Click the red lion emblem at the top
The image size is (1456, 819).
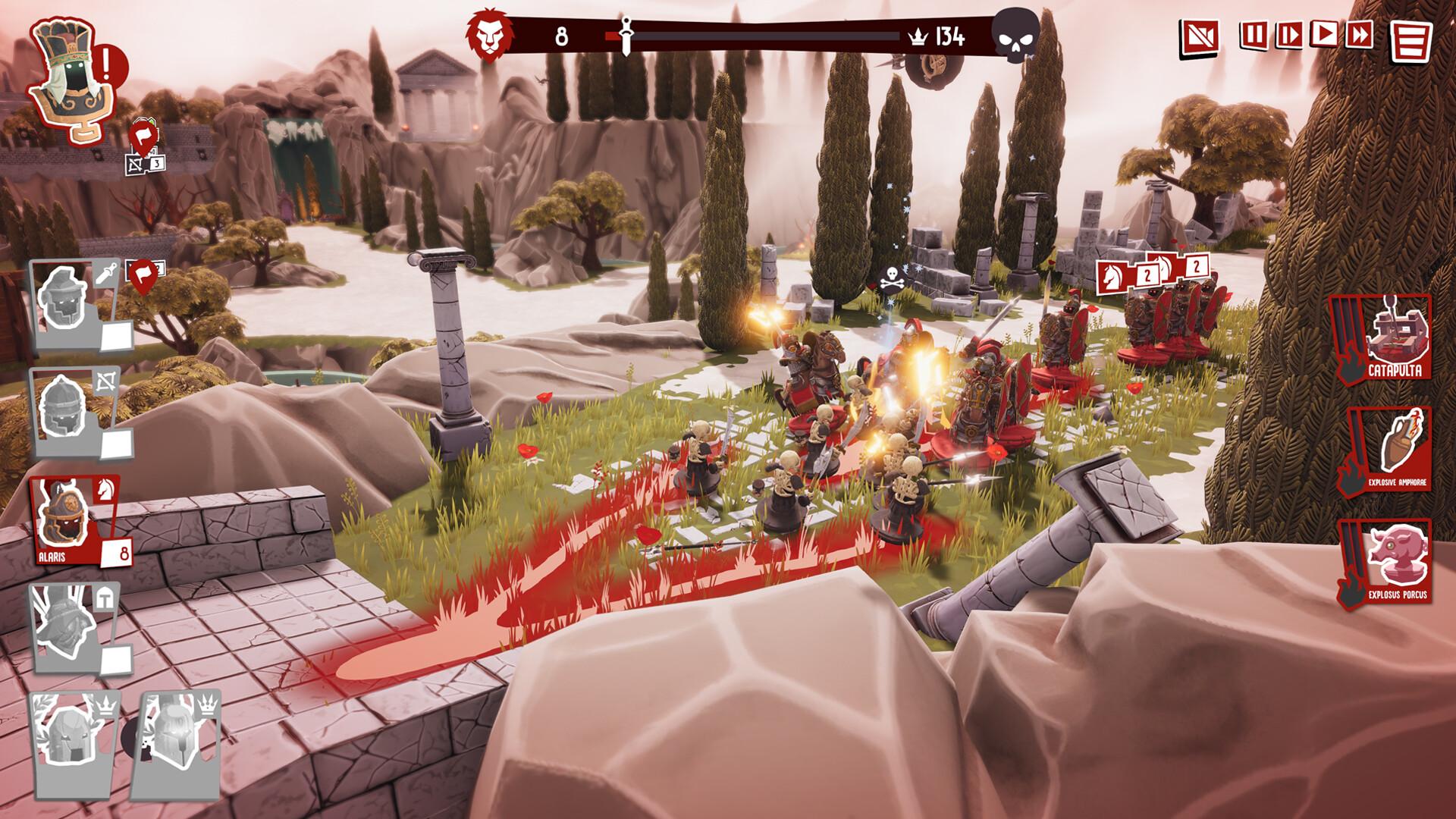(490, 33)
